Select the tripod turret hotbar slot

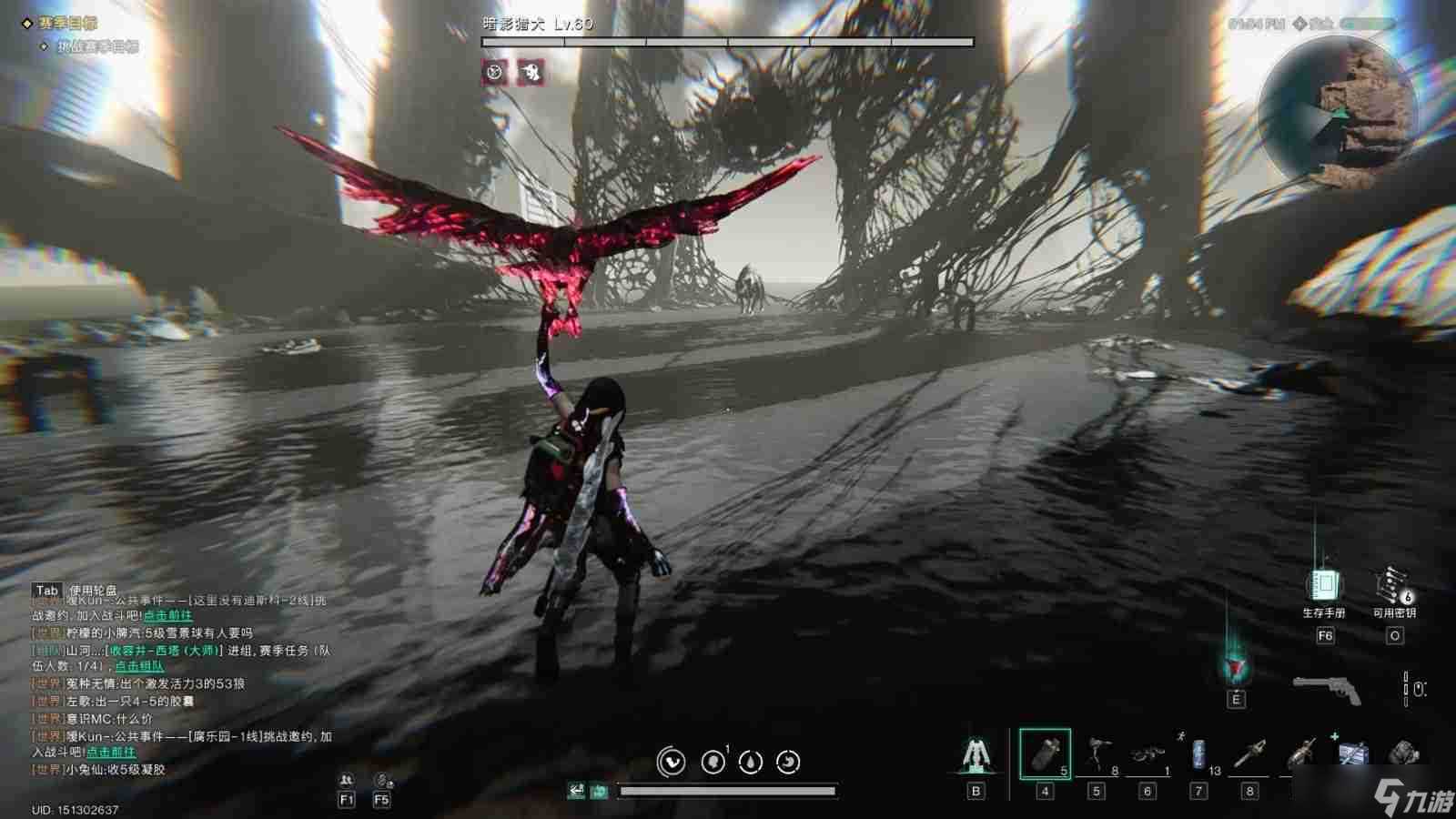[x=1097, y=755]
